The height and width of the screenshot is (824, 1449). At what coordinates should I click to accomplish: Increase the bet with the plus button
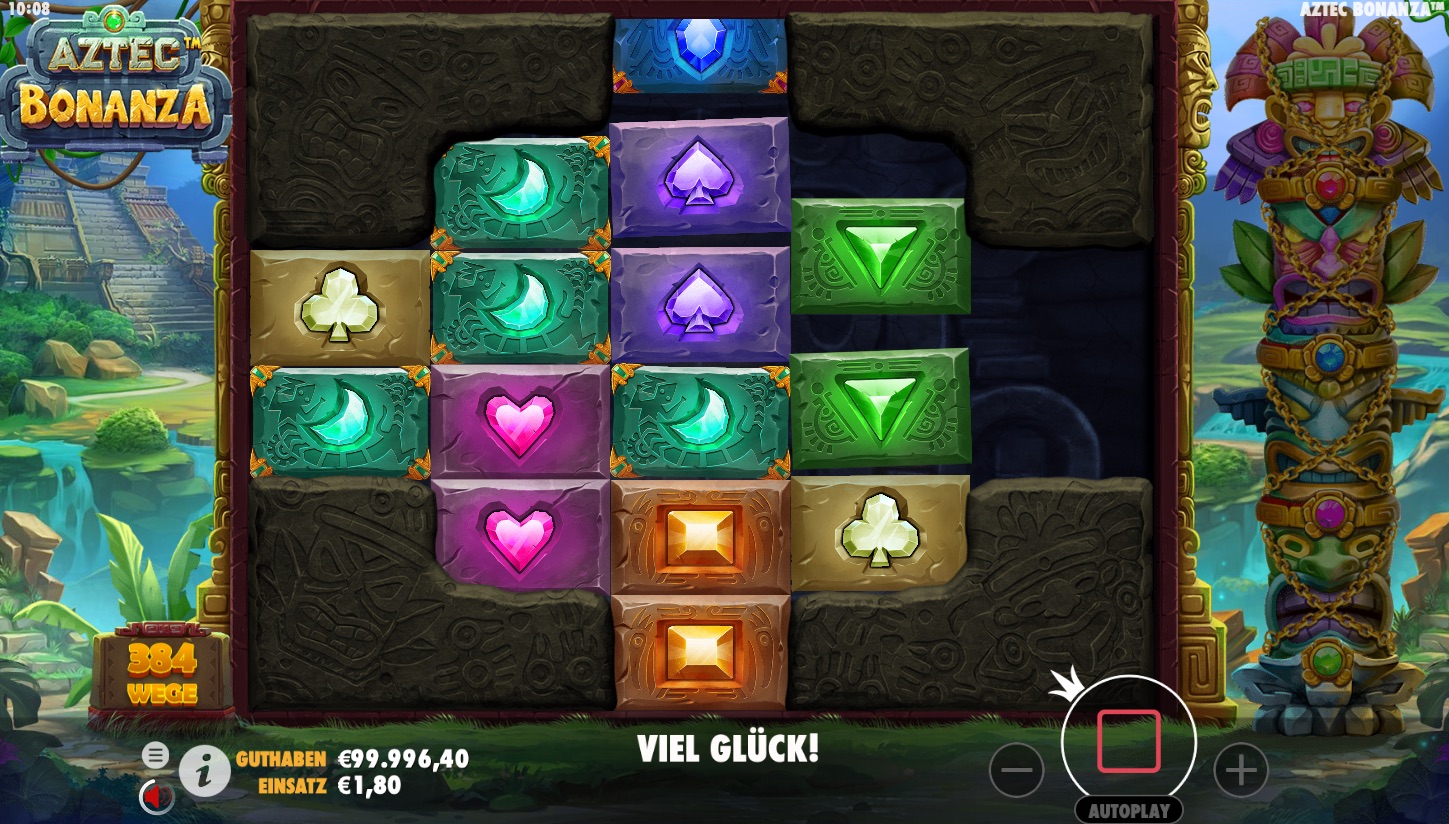tap(1240, 771)
